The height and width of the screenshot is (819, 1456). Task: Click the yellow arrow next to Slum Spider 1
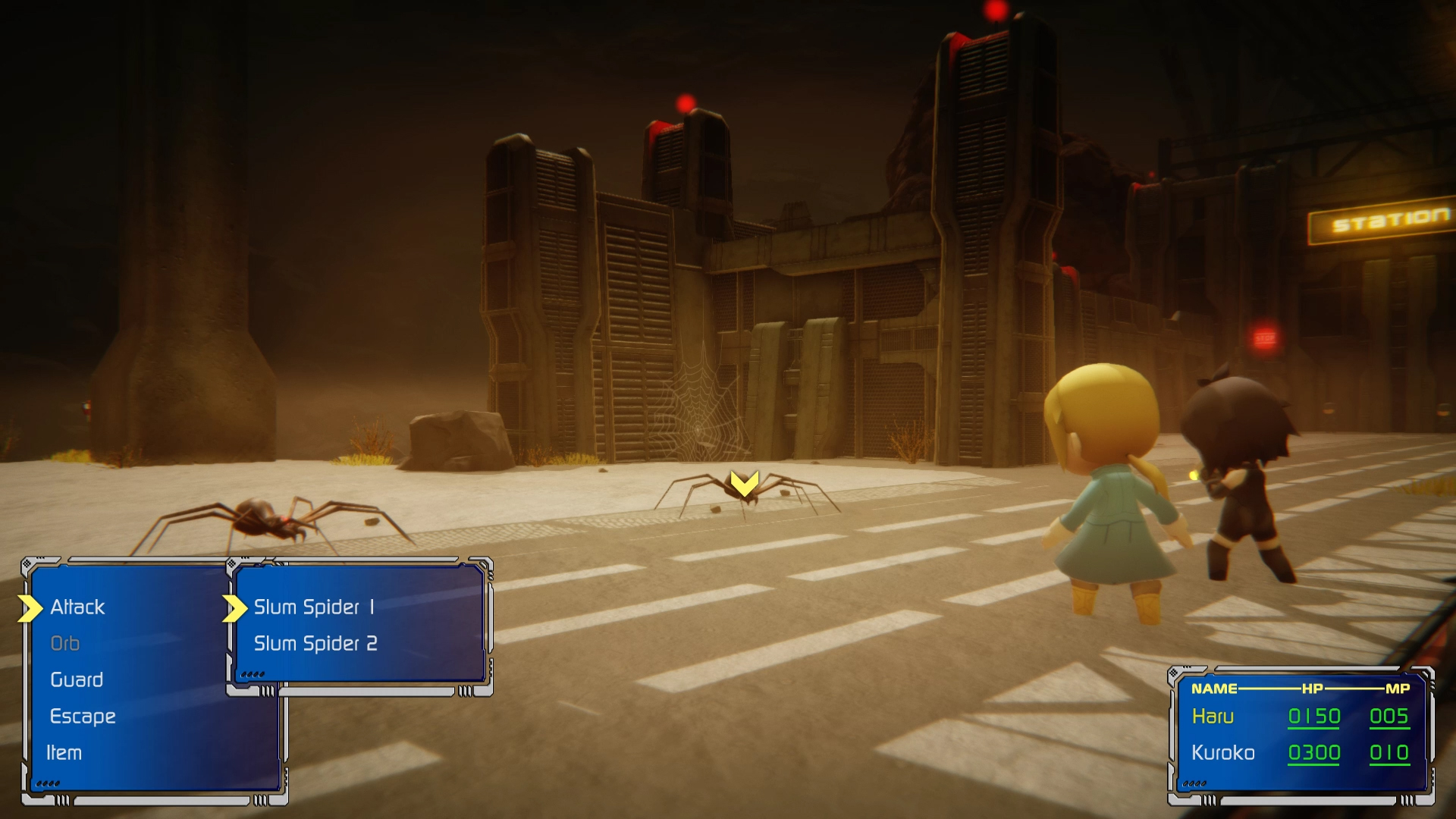[235, 607]
